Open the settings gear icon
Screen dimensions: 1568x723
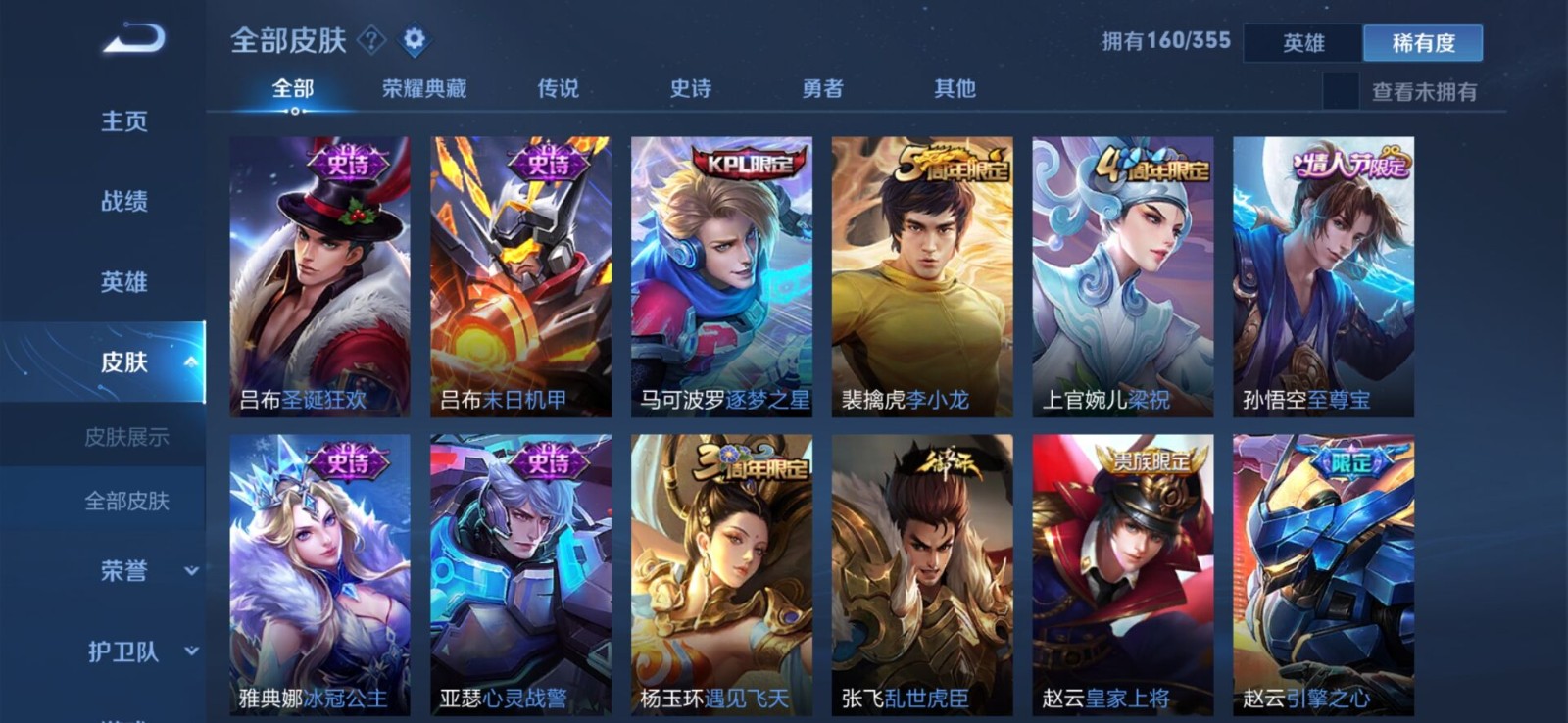coord(415,40)
